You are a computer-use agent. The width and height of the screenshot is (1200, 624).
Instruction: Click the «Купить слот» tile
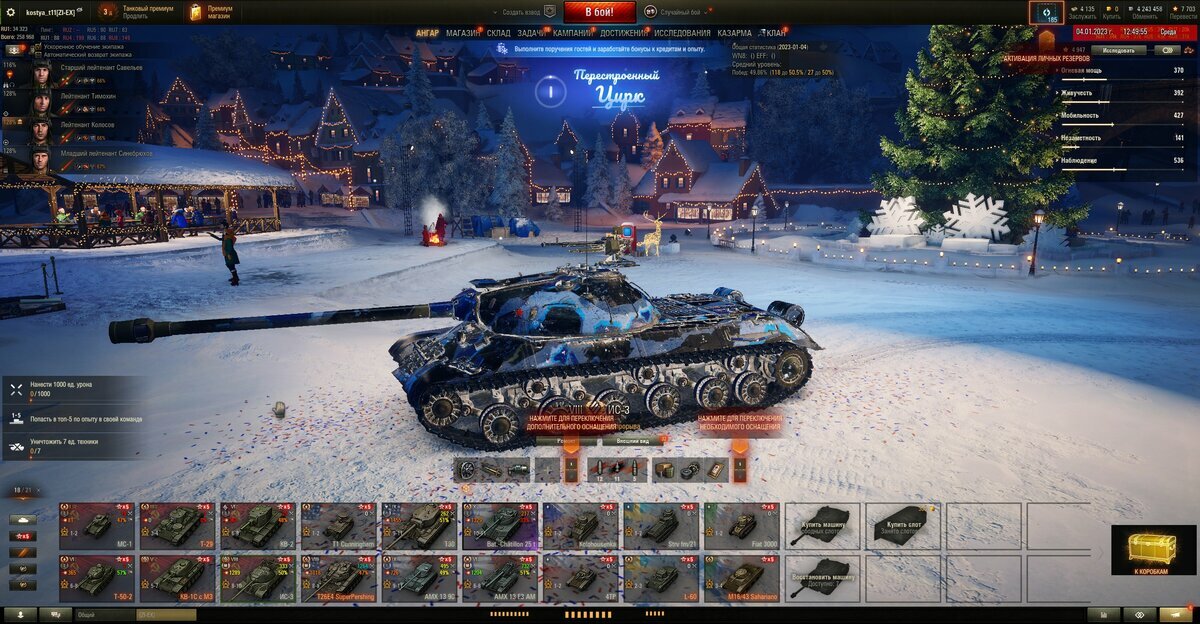click(903, 526)
